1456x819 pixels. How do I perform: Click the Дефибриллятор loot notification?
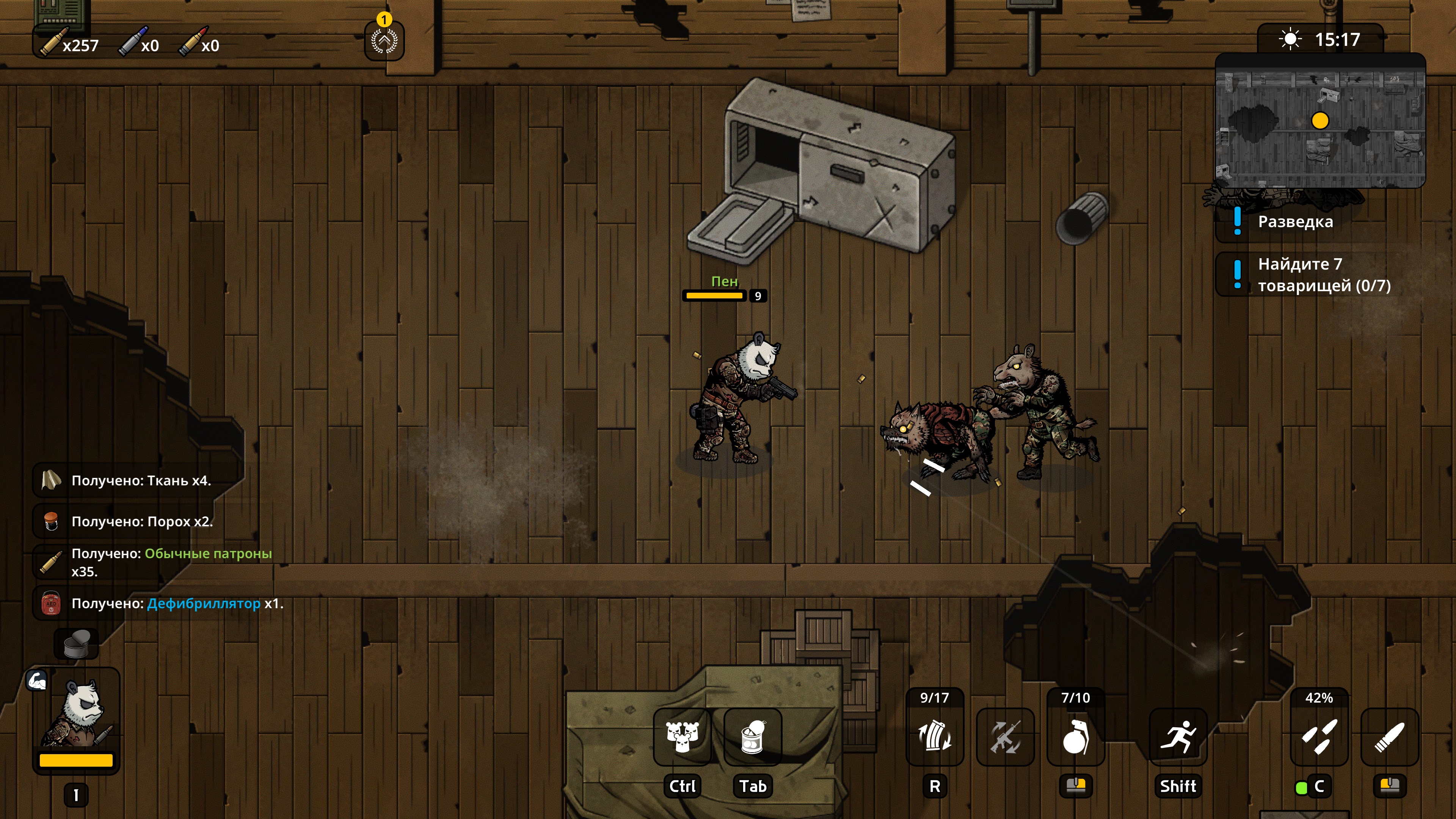pos(176,604)
